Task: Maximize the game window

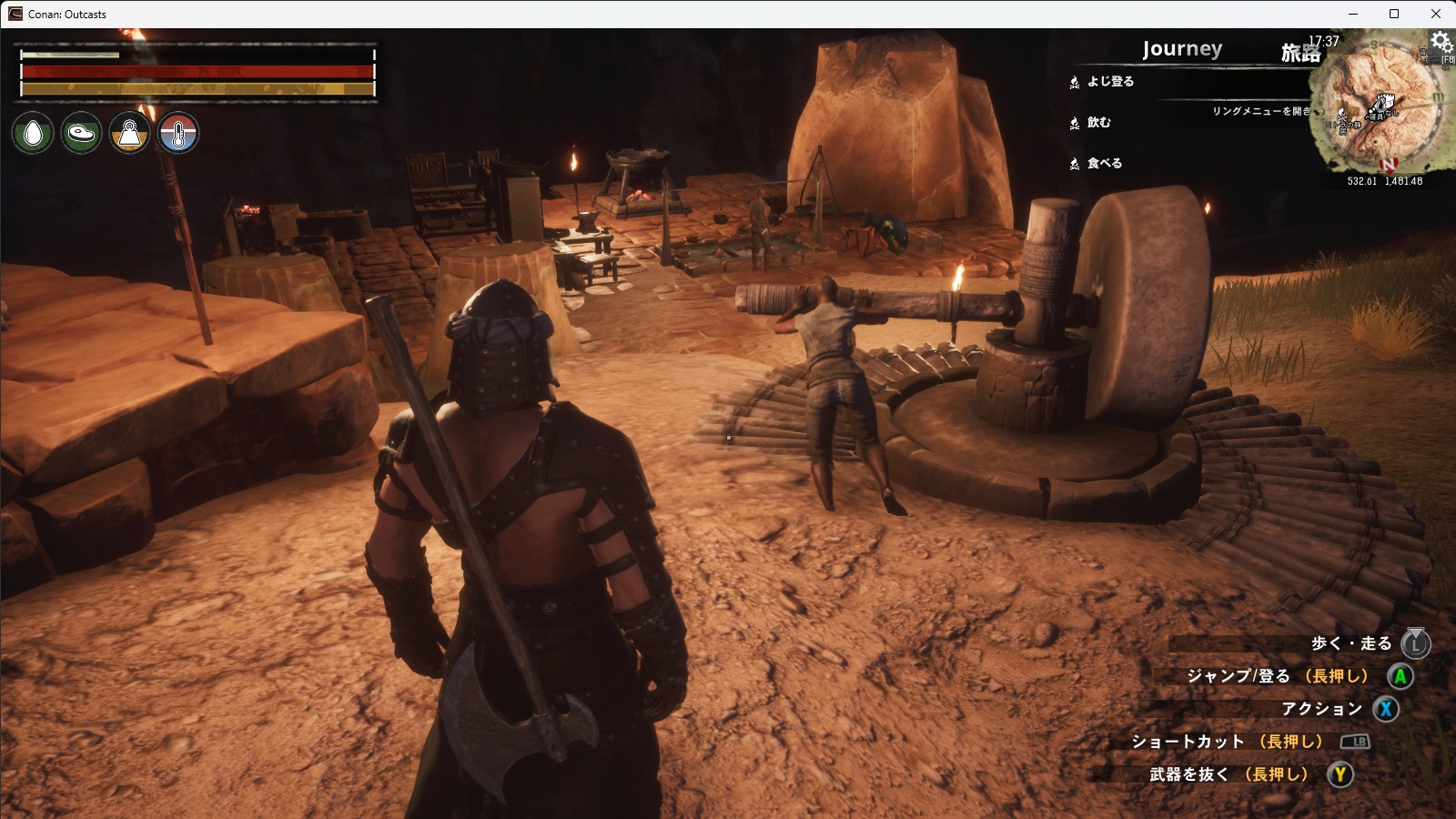Action: [x=1394, y=14]
